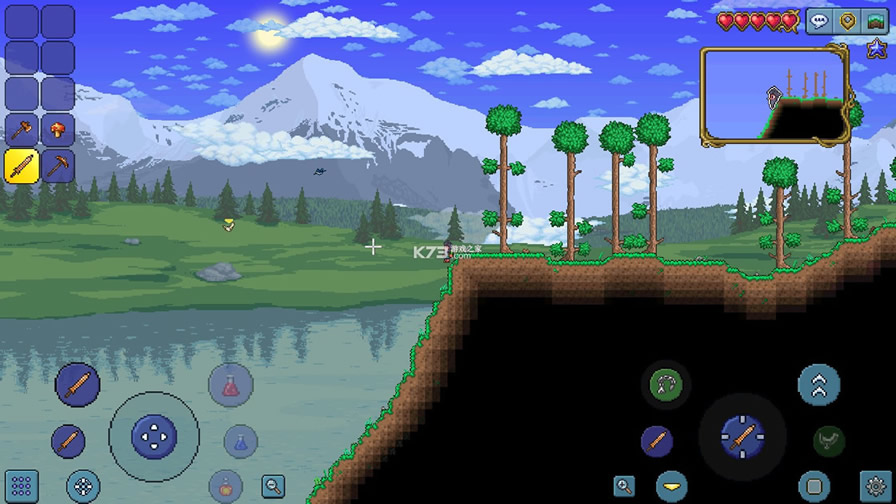Activate the grappling hook button
Viewport: 896px width, 504px height.
664,384
